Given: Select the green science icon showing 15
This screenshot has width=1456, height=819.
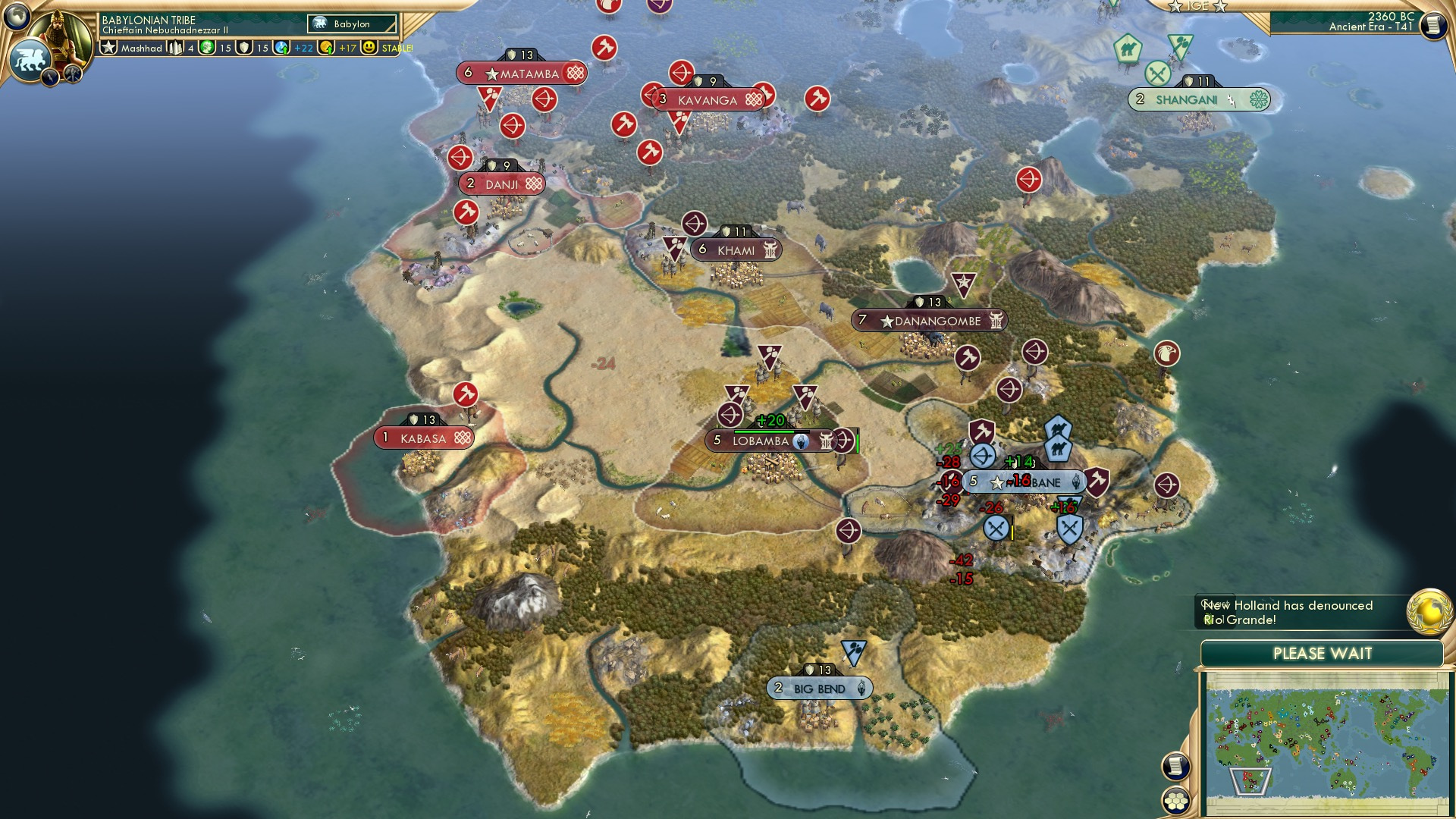Looking at the screenshot, I should tap(206, 47).
